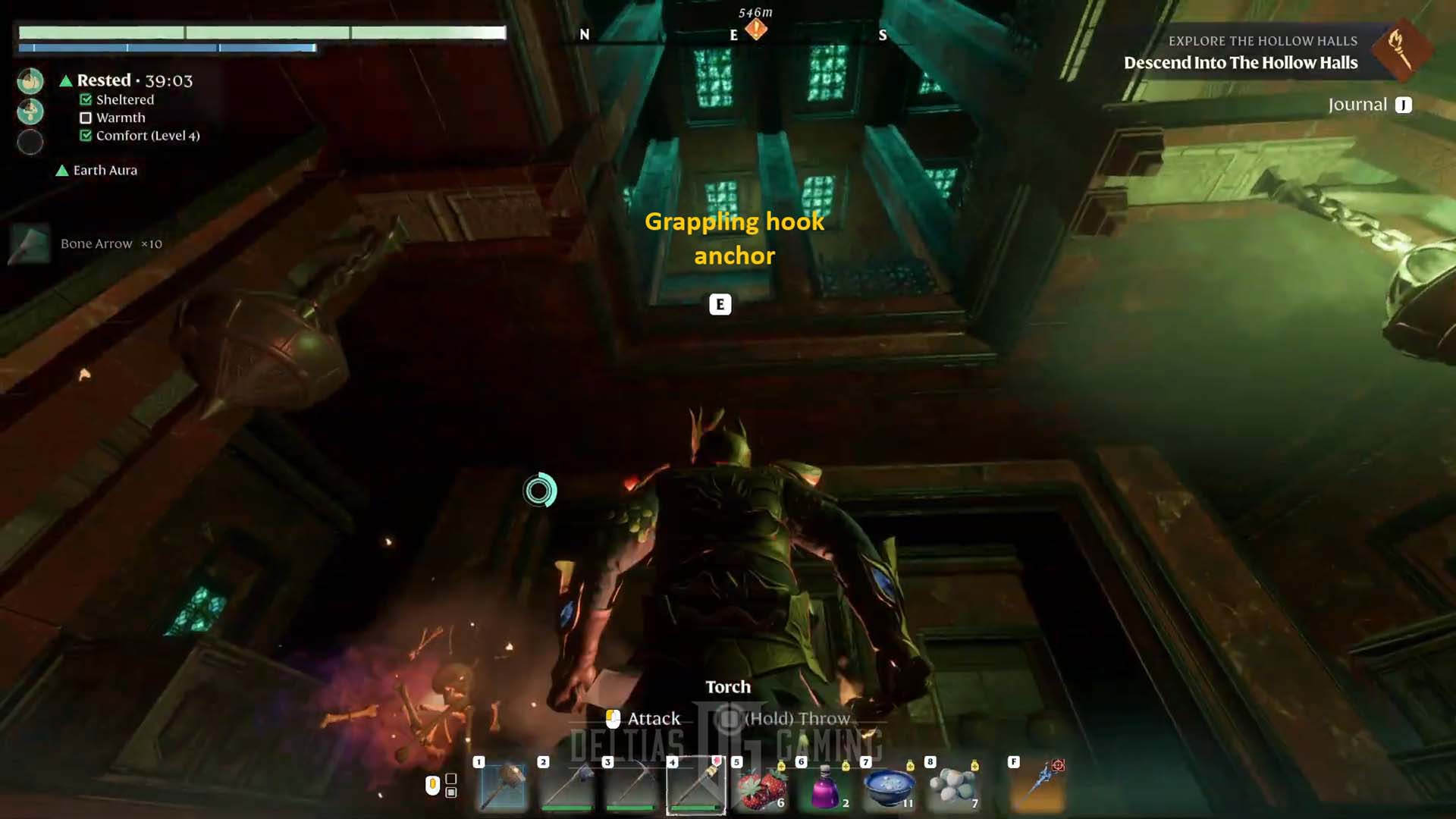The width and height of the screenshot is (1456, 819).
Task: Select the torch in hotbar slot 4
Action: [696, 786]
